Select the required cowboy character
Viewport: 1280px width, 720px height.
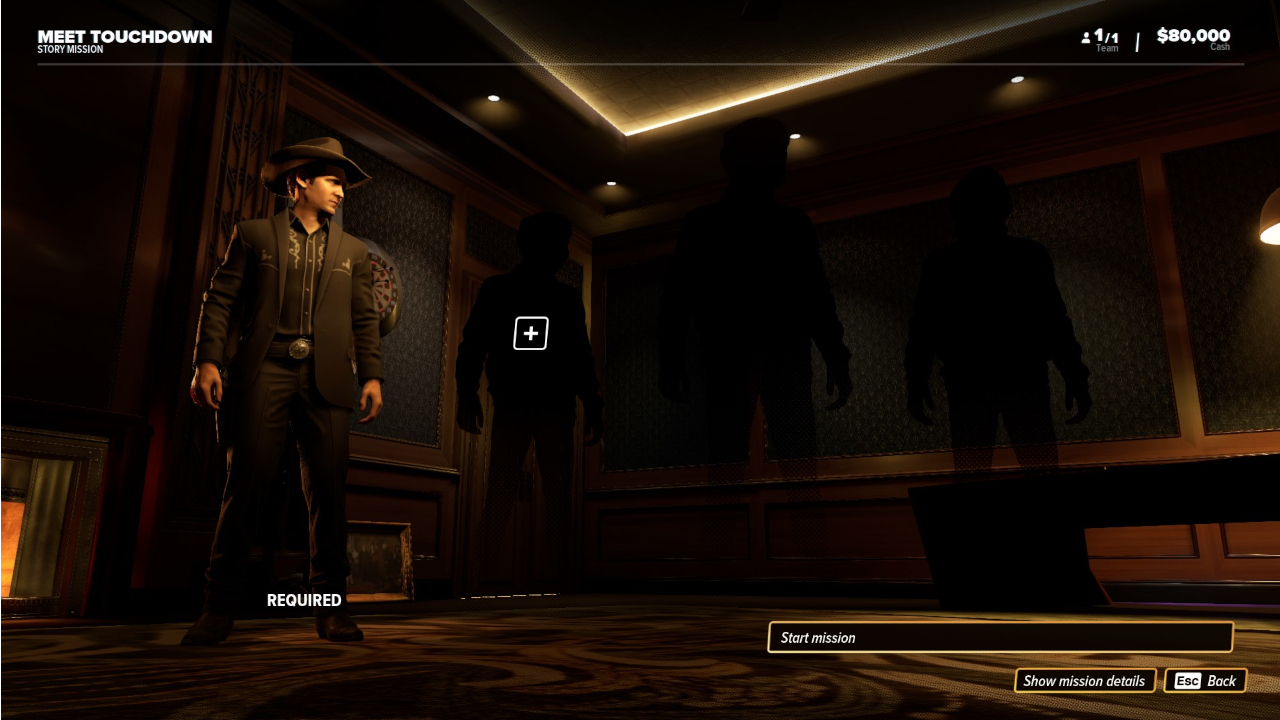[288, 380]
